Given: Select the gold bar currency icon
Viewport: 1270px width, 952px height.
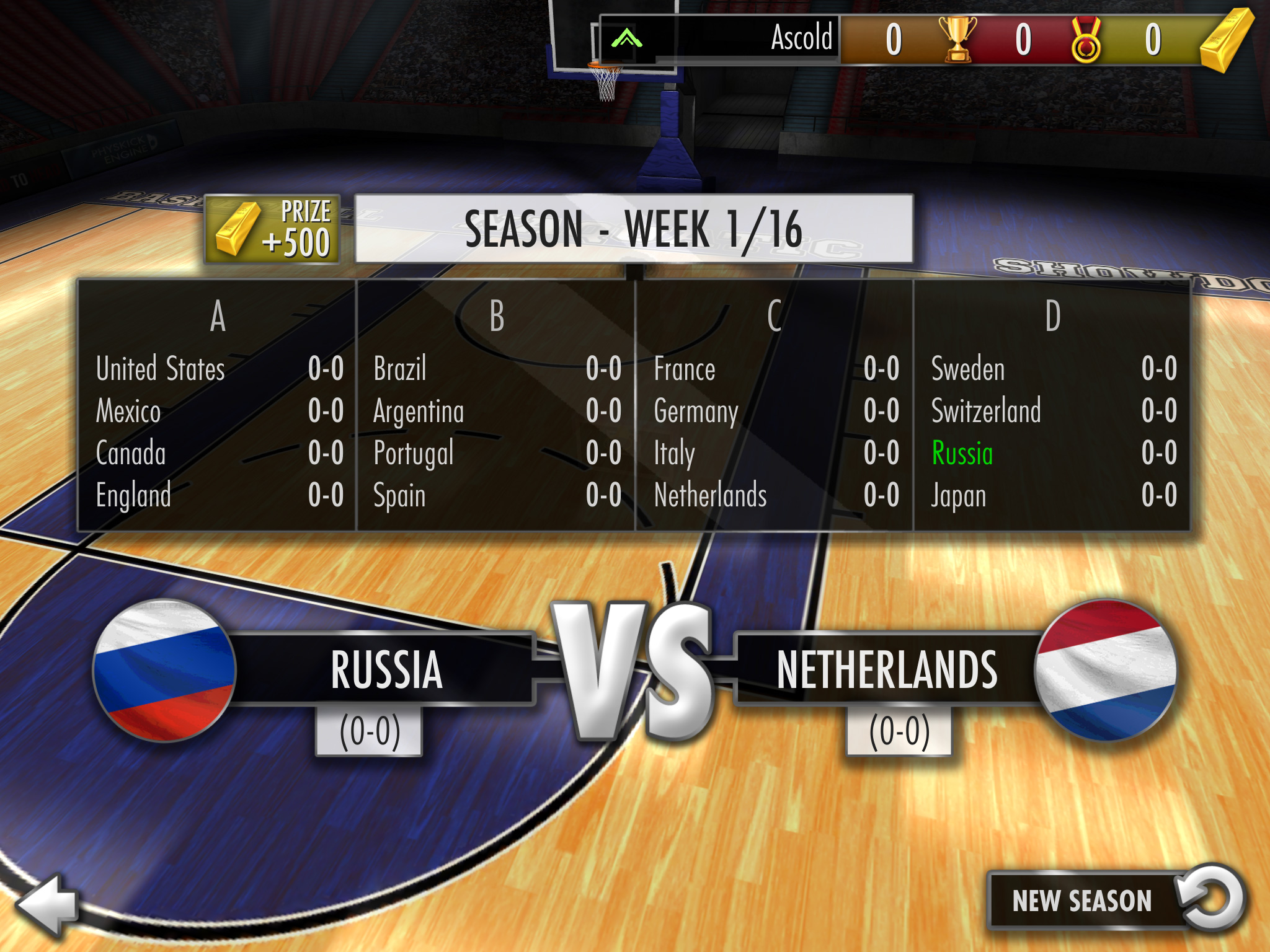Looking at the screenshot, I should [x=1226, y=40].
